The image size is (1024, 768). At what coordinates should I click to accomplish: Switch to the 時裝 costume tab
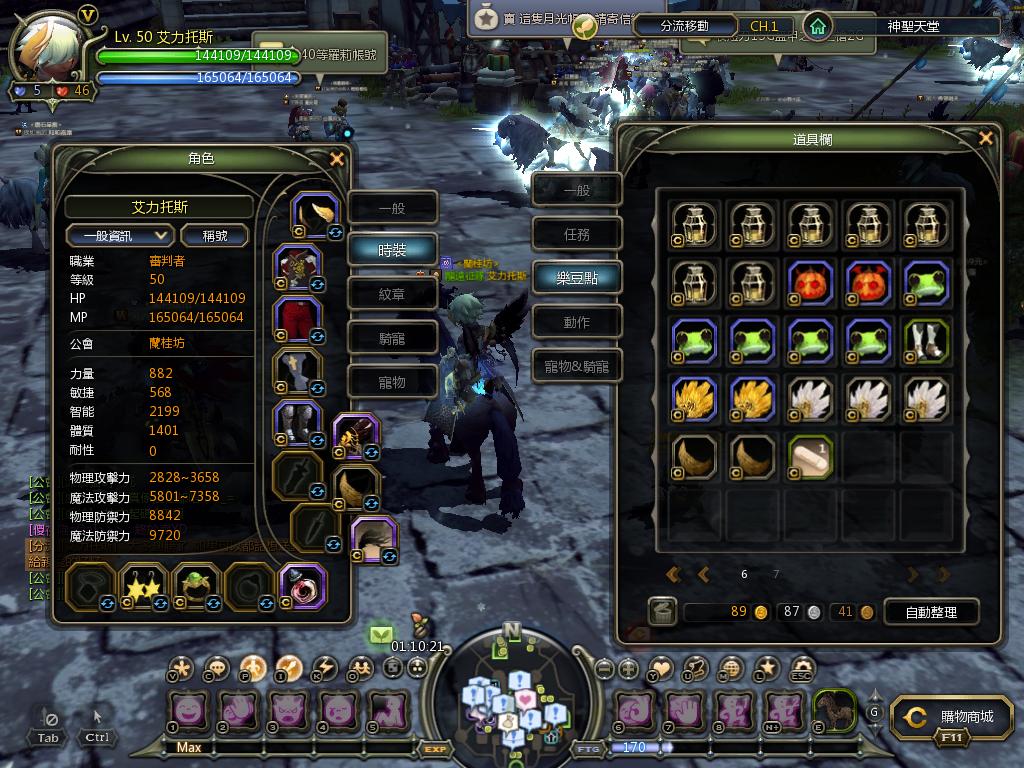click(x=392, y=251)
